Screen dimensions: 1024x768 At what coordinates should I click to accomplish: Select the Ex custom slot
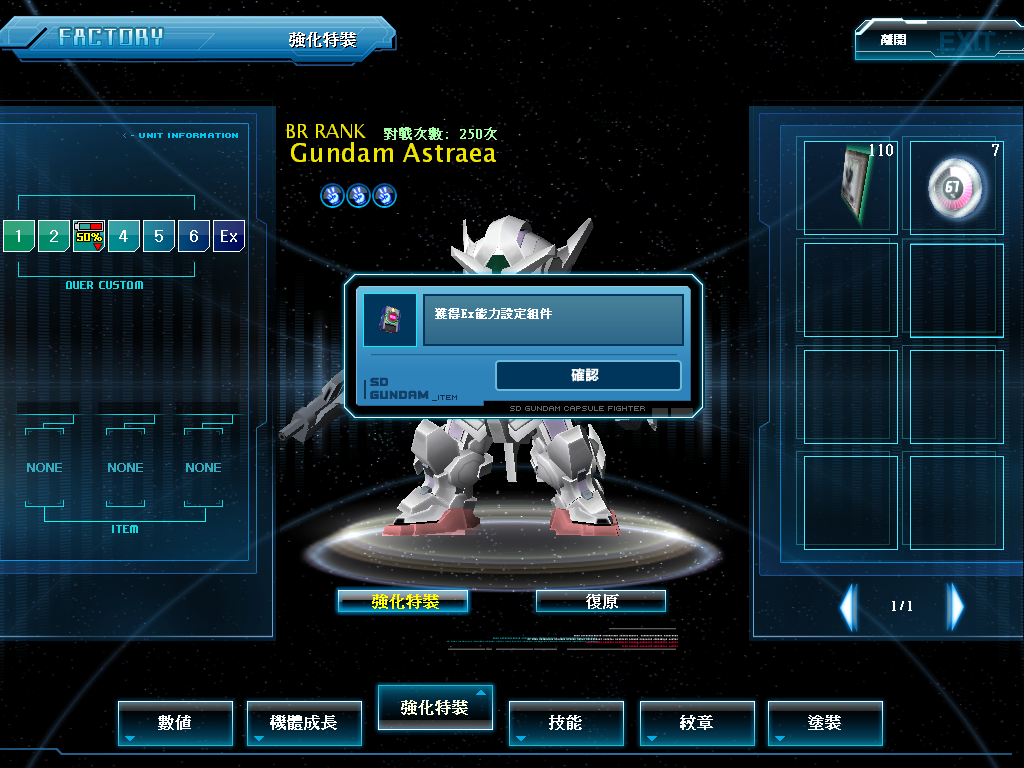click(x=229, y=237)
